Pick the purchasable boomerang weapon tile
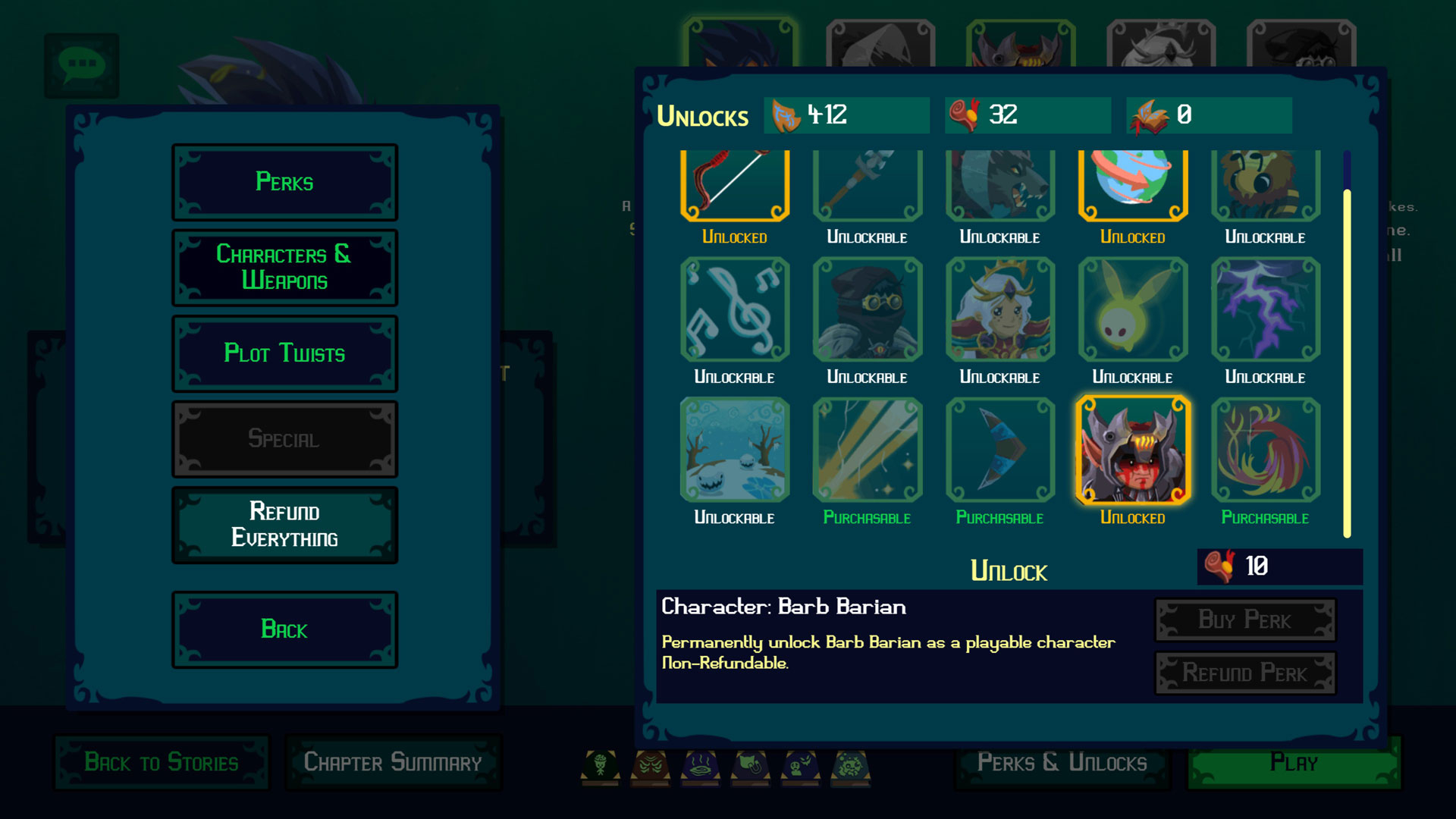This screenshot has height=819, width=1456. coord(999,450)
